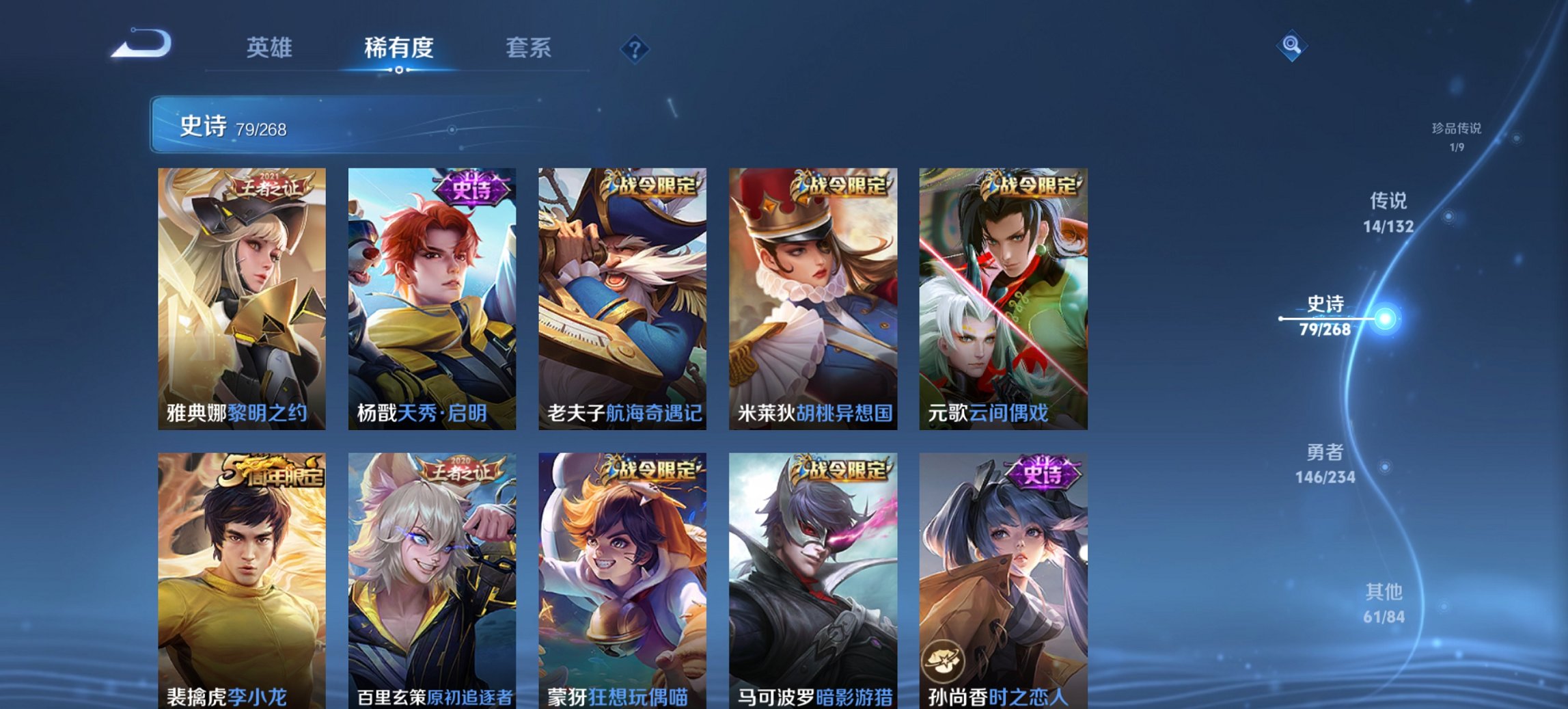Switch to the 英雄 tab
The height and width of the screenshot is (709, 1568).
click(x=271, y=48)
